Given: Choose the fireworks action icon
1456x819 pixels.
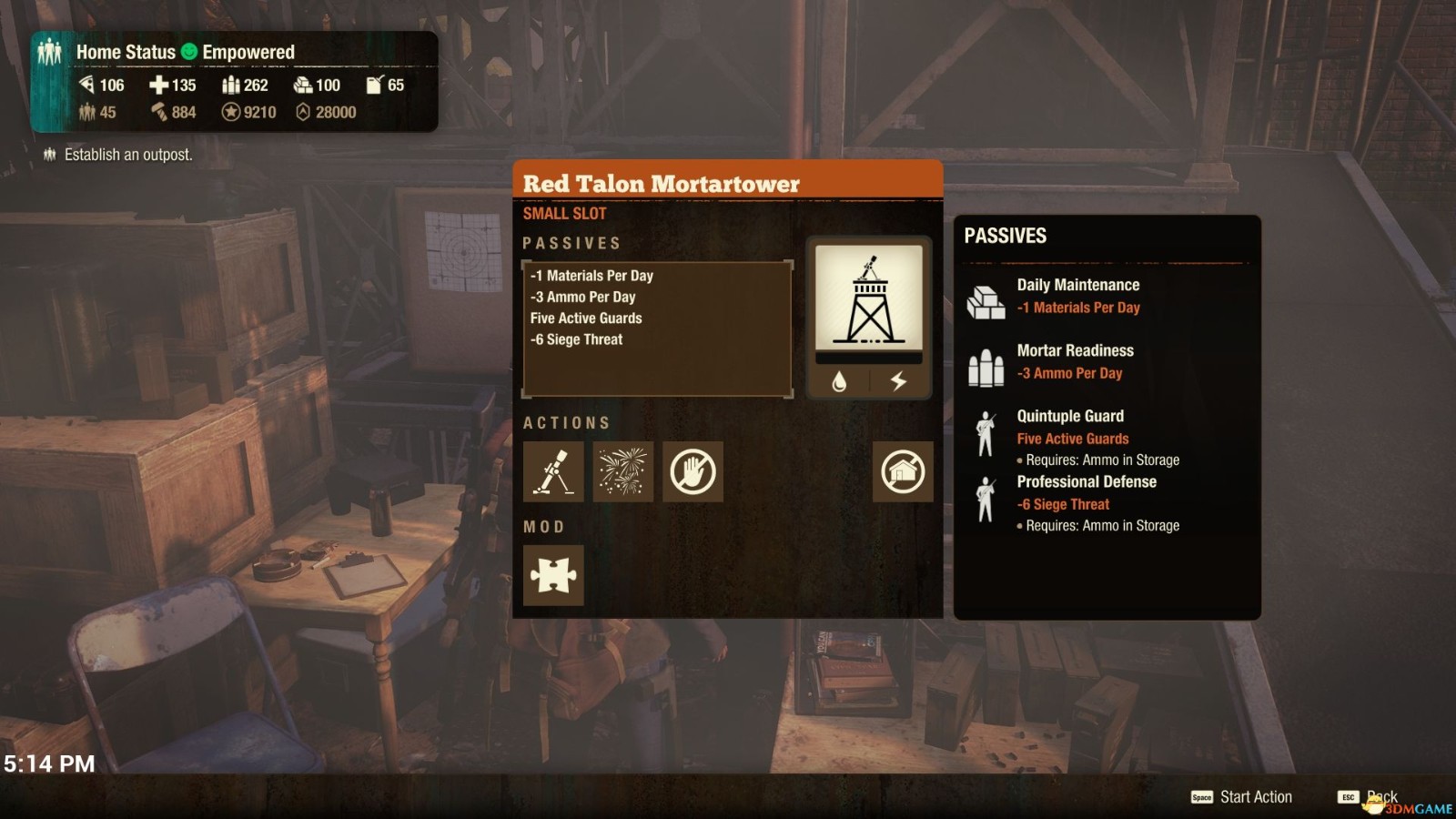Looking at the screenshot, I should tap(622, 471).
